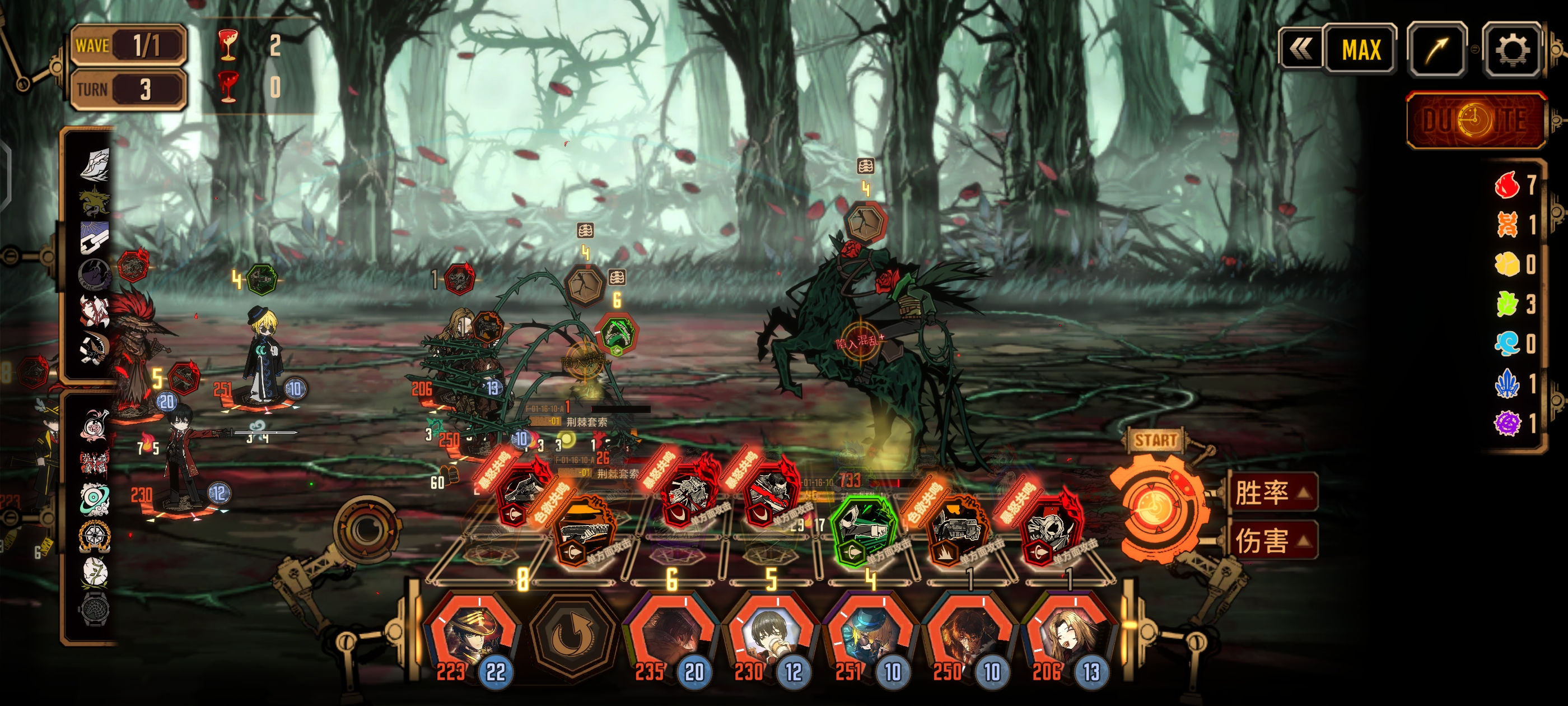1568x706 pixels.
Task: Click the double-arrow rewind button
Action: pyautogui.click(x=1300, y=50)
